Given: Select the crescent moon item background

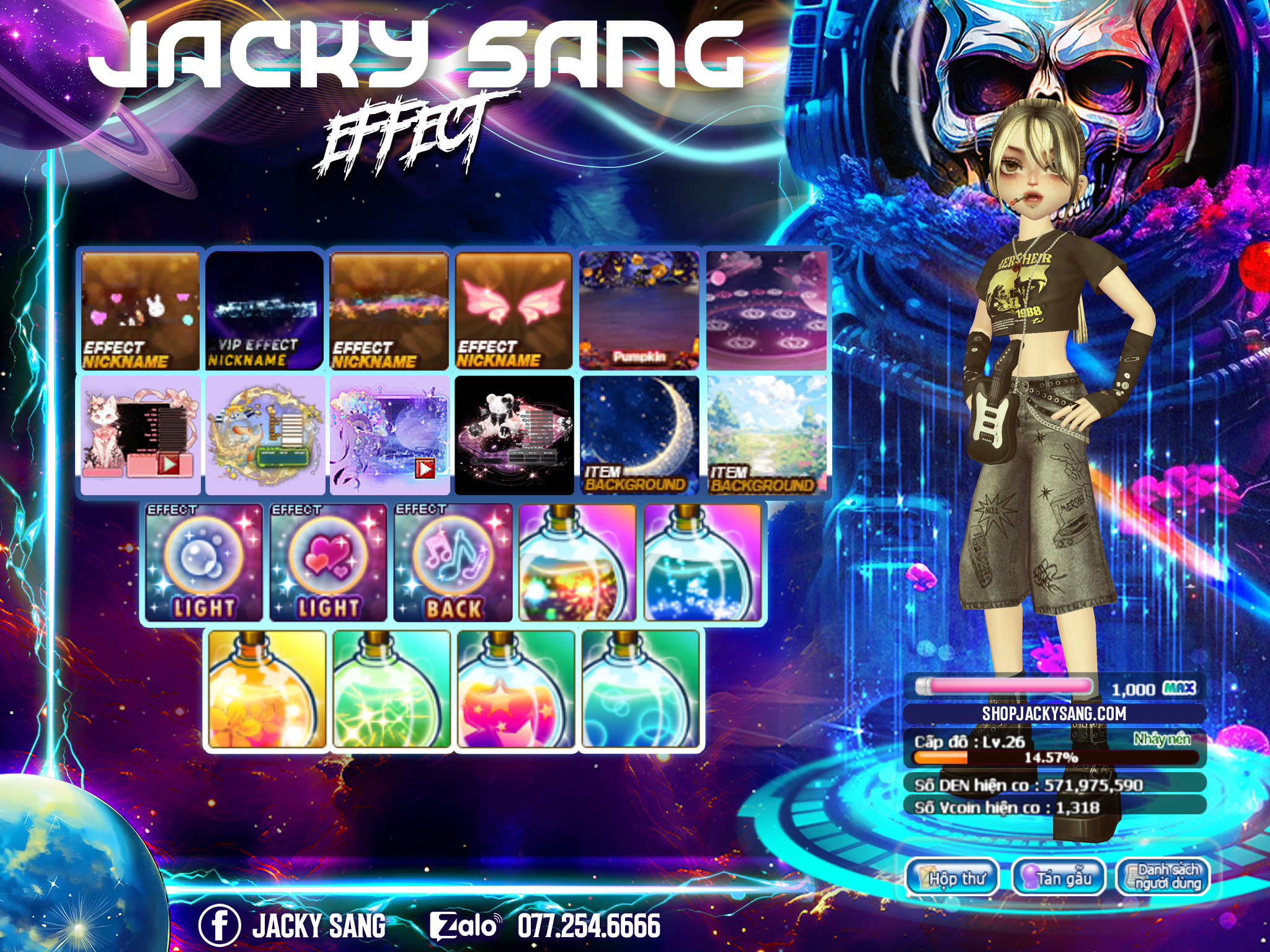Looking at the screenshot, I should (639, 436).
